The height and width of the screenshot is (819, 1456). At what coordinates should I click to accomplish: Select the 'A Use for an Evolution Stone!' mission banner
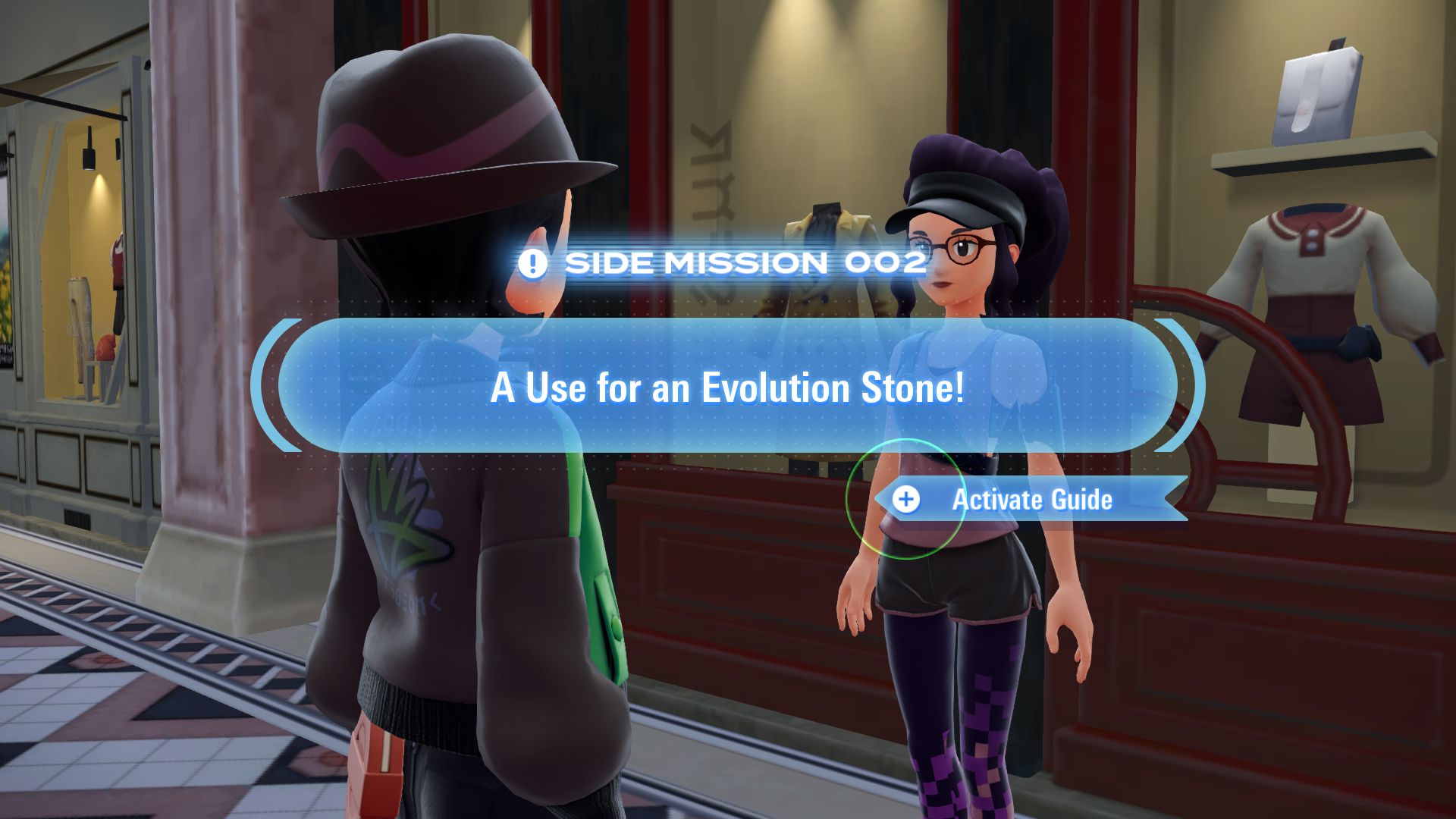point(727,387)
